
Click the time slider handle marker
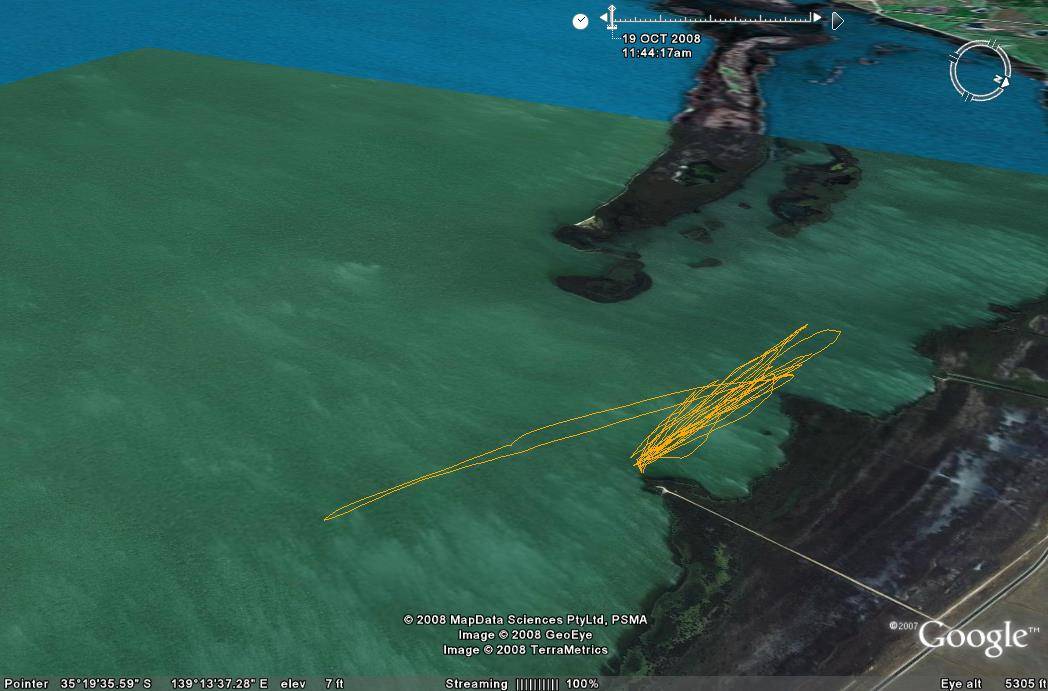coord(612,14)
